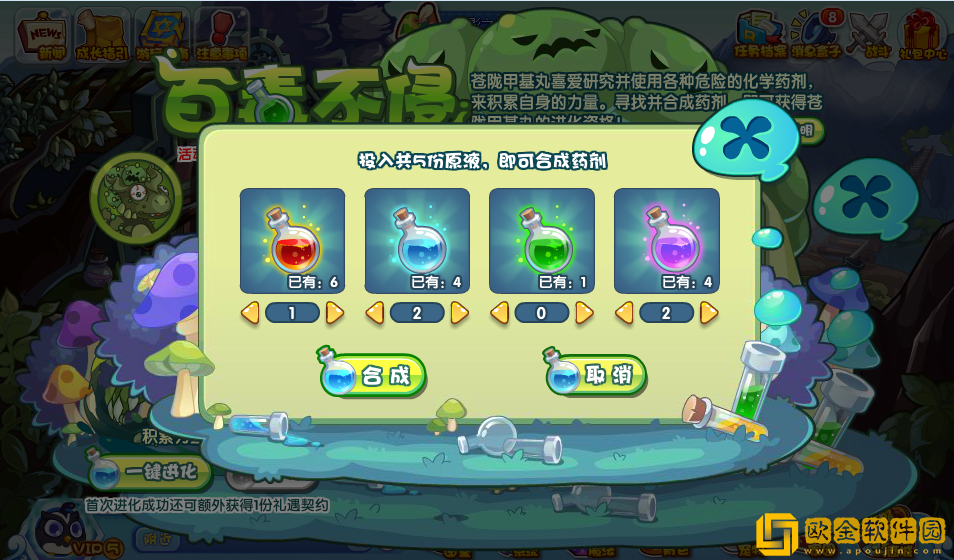Viewport: 954px width, 560px height.
Task: Decrease the blue potion quantity
Action: coord(375,314)
